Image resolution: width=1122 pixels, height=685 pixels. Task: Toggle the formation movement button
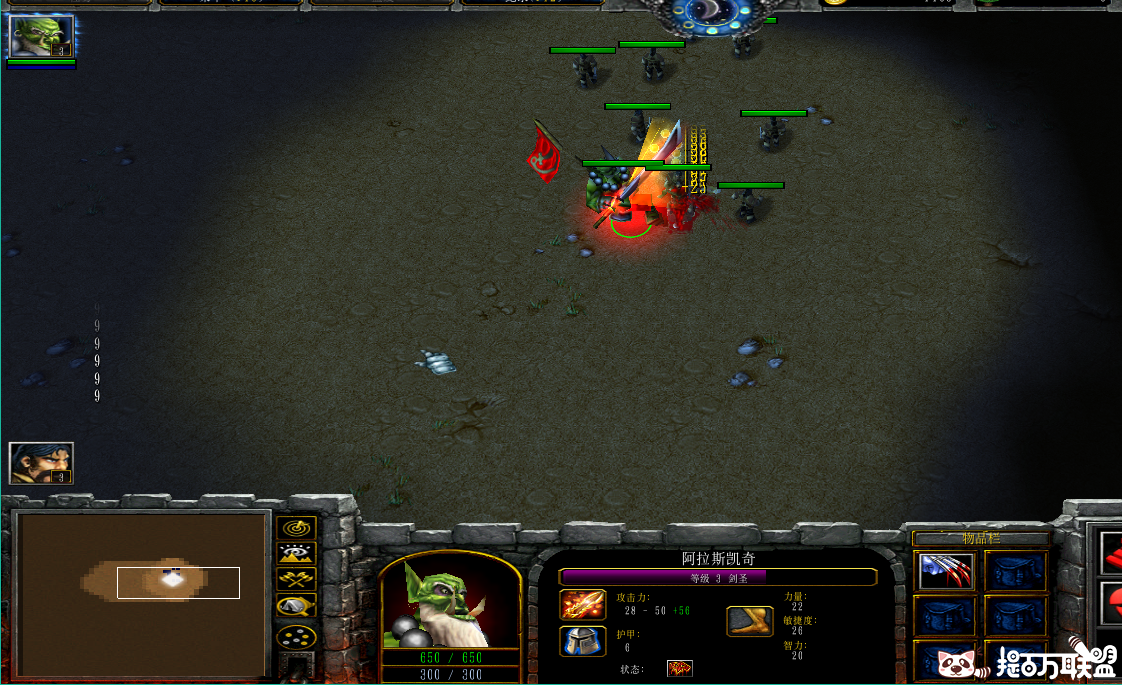[296, 636]
